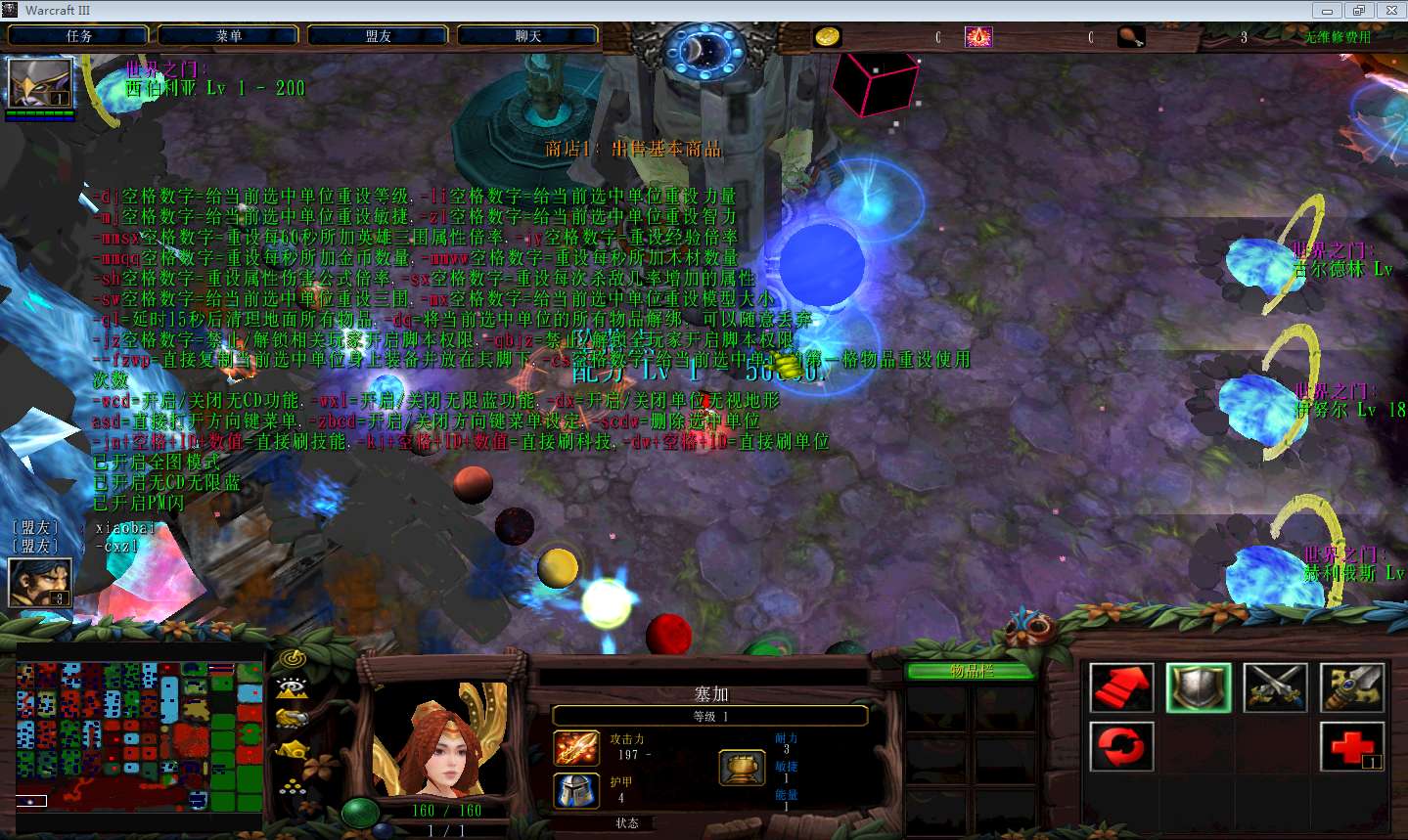
Task: Click the bearded ally hero icon
Action: (x=39, y=582)
